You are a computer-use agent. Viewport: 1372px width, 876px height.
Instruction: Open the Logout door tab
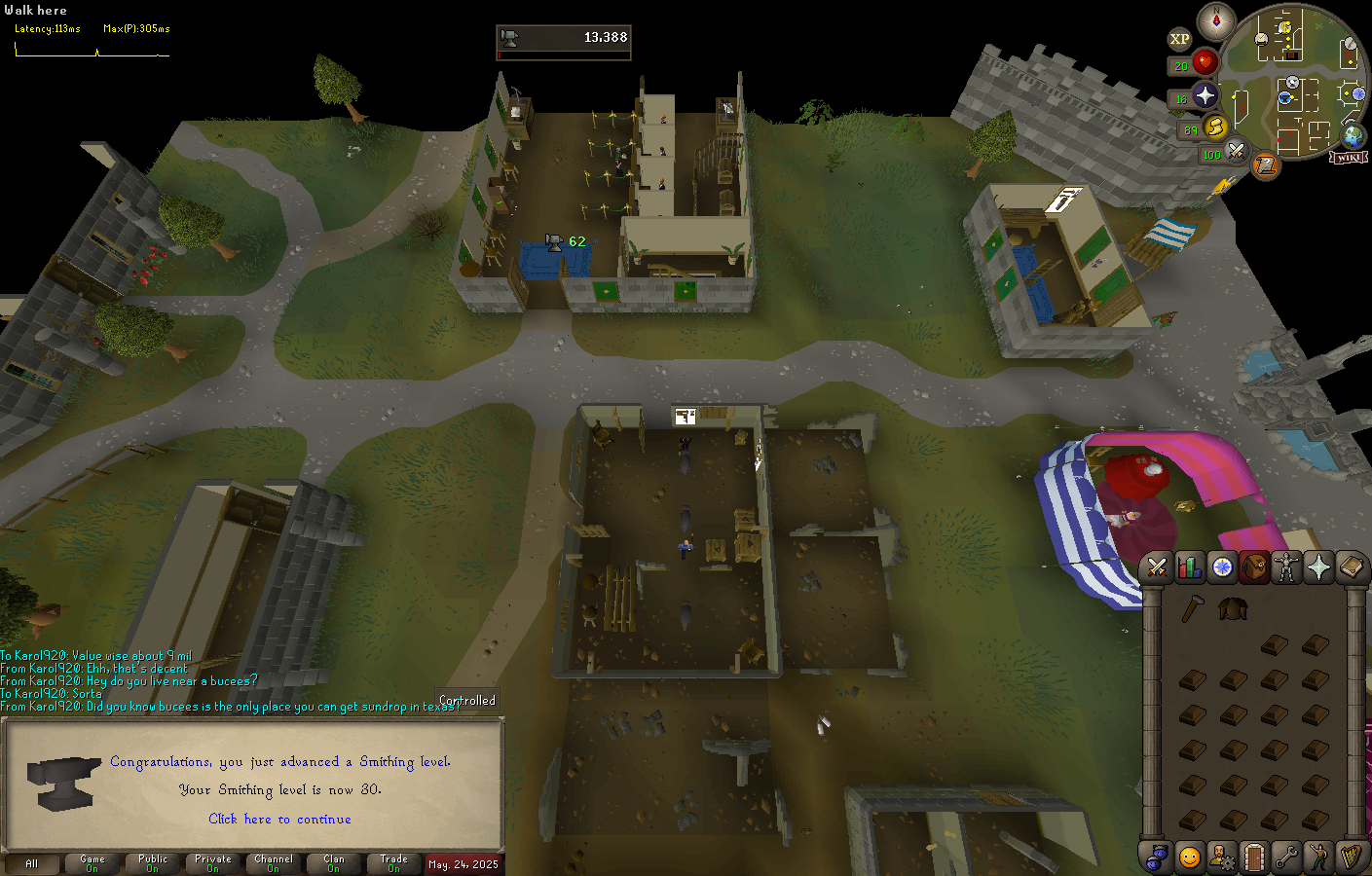click(x=1254, y=858)
